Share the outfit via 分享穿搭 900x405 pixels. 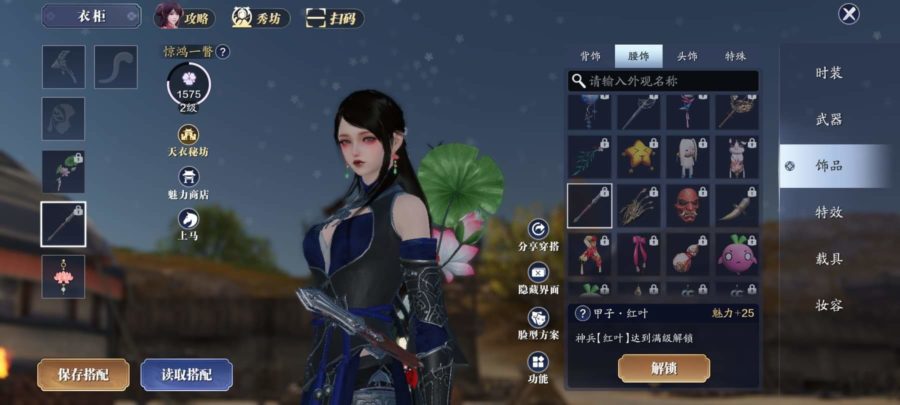(539, 236)
